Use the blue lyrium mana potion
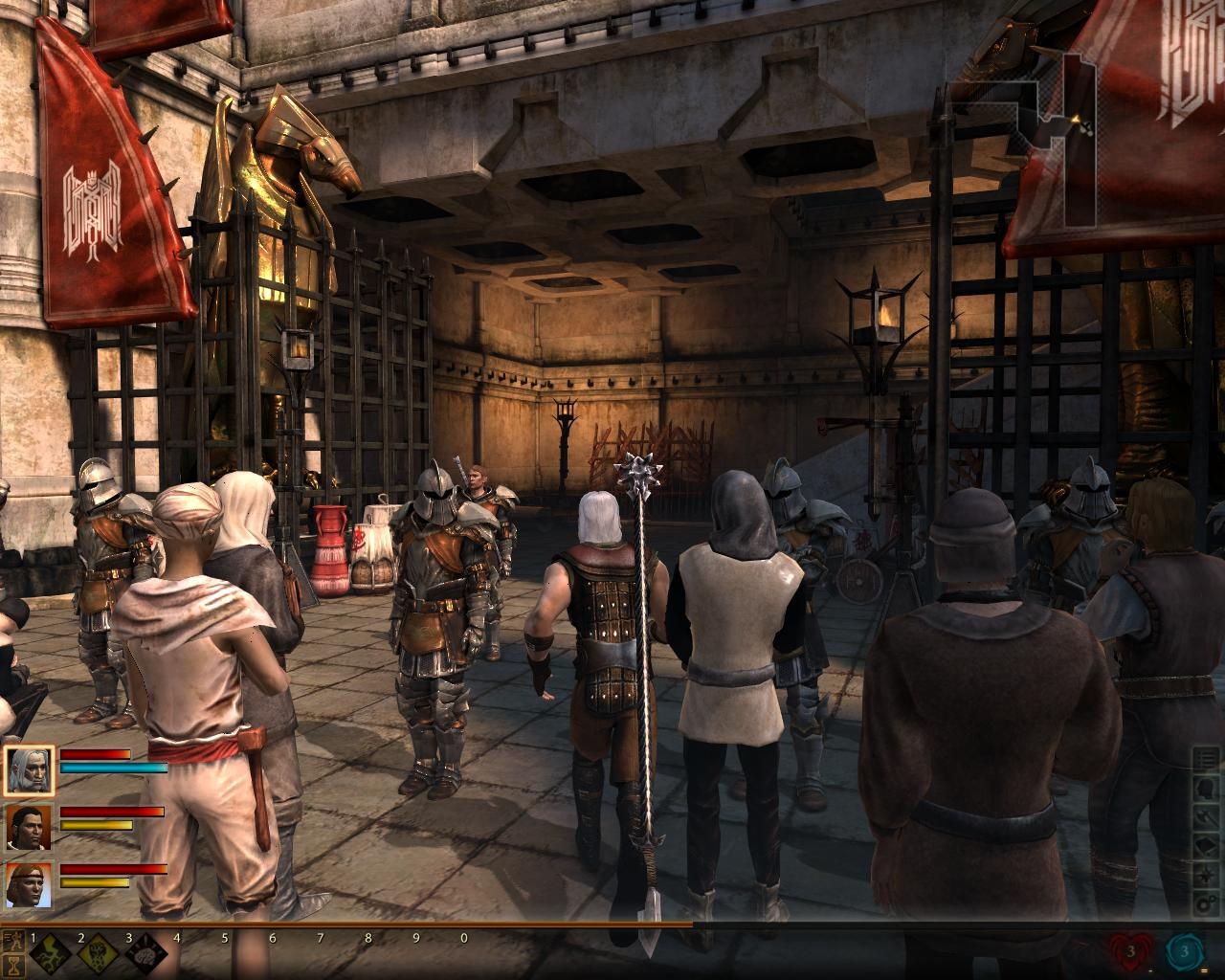Viewport: 1225px width, 980px height. pyautogui.click(x=1185, y=952)
